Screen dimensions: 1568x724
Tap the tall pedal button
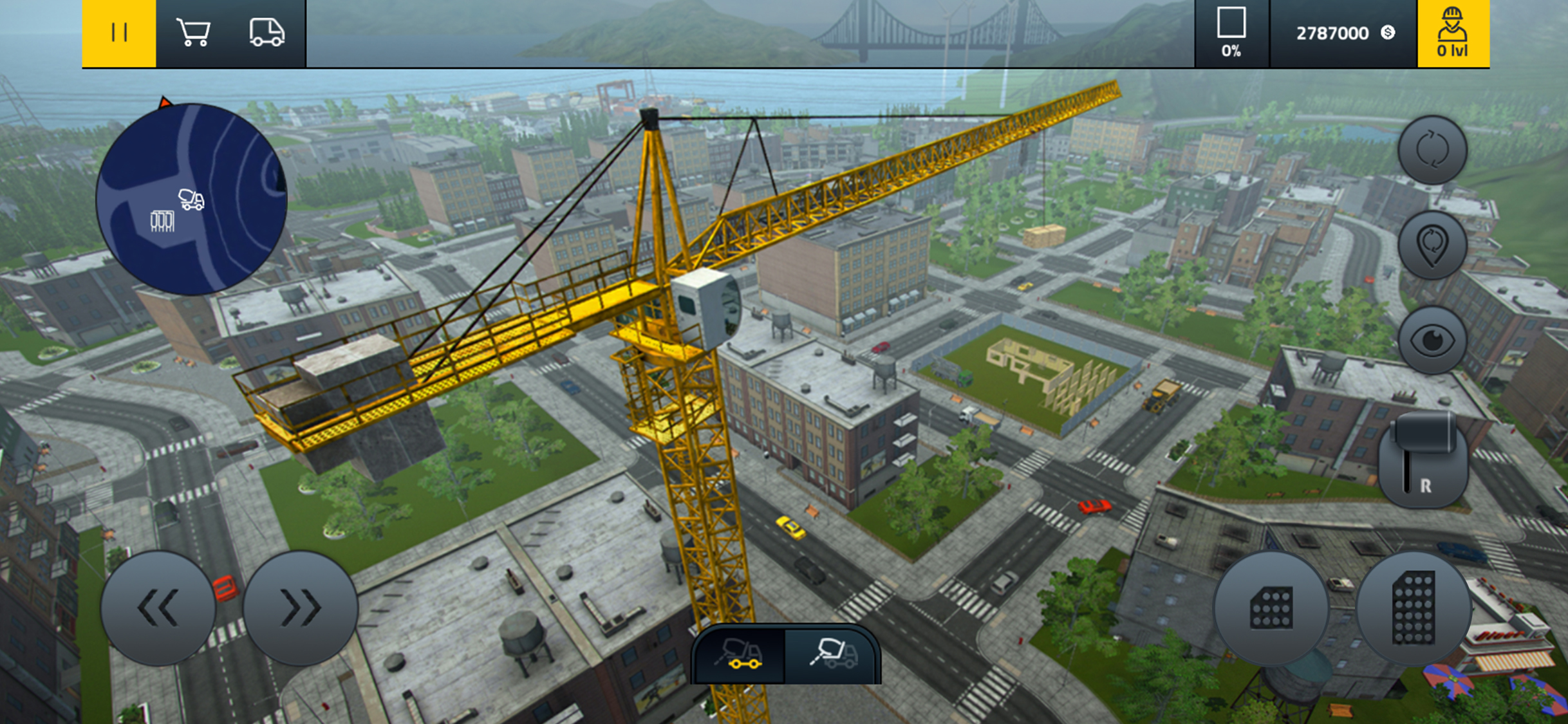click(1414, 608)
